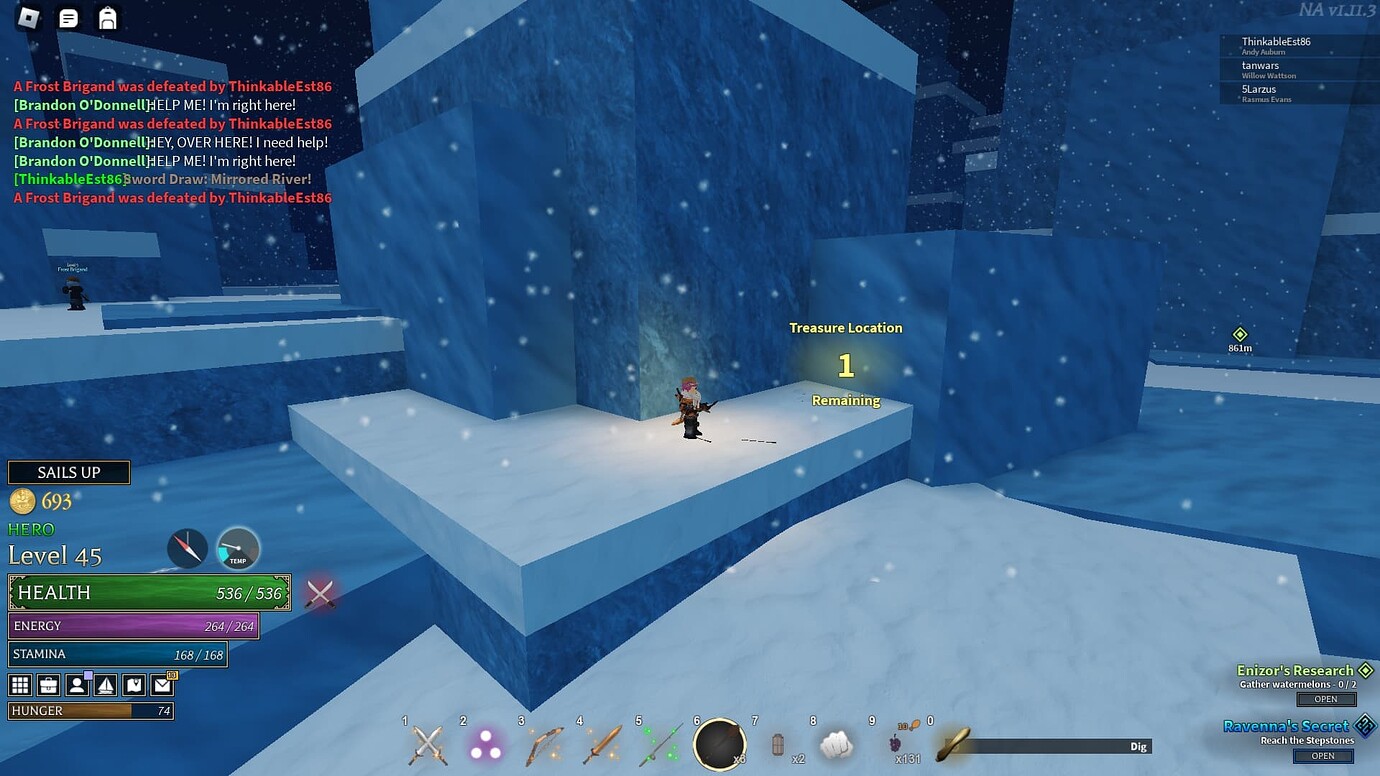This screenshot has width=1380, height=776.
Task: Open the Enizor's Research quest
Action: click(x=1325, y=699)
